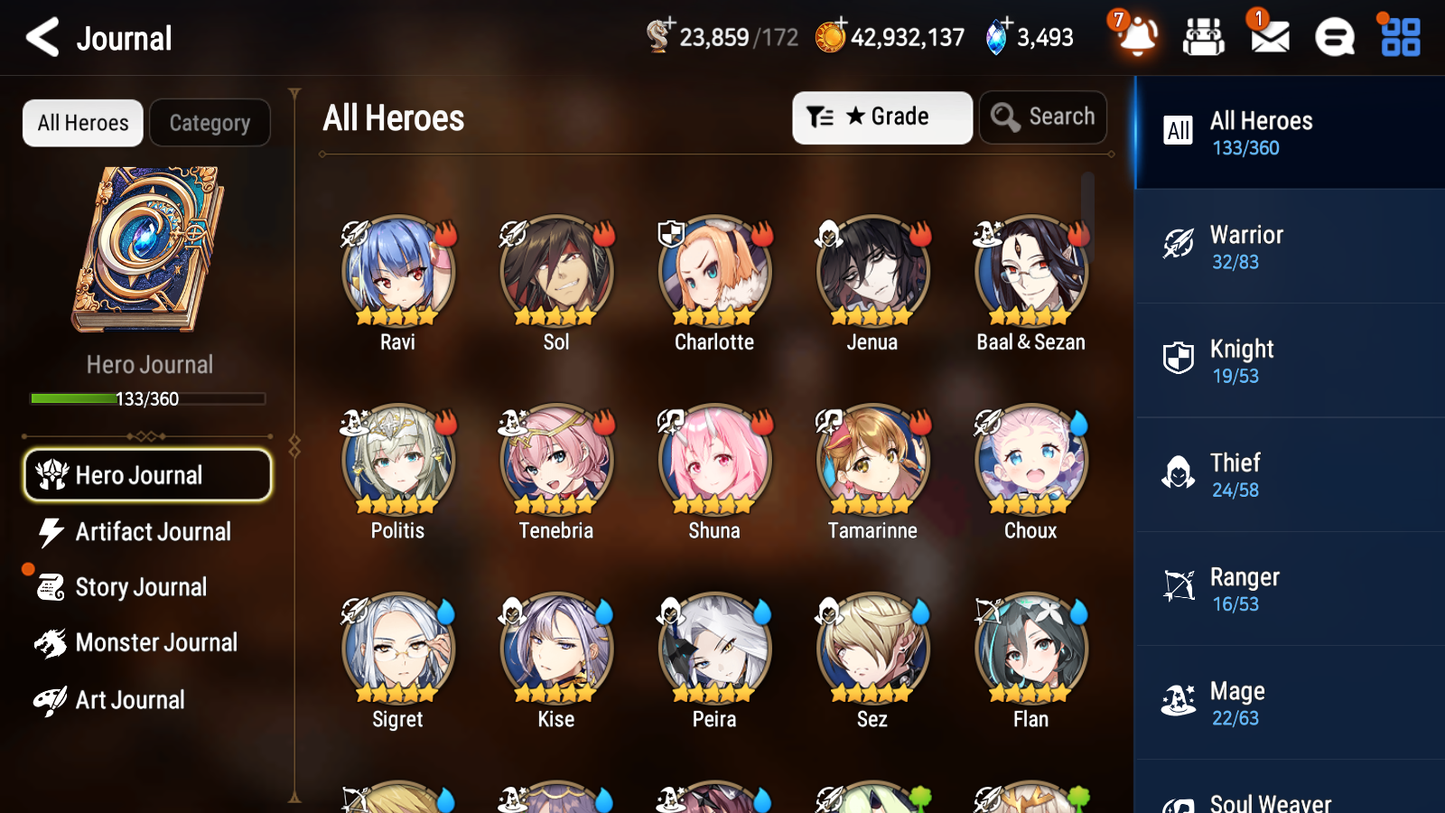The height and width of the screenshot is (813, 1445).
Task: Open the Grade sort dropdown
Action: click(881, 117)
